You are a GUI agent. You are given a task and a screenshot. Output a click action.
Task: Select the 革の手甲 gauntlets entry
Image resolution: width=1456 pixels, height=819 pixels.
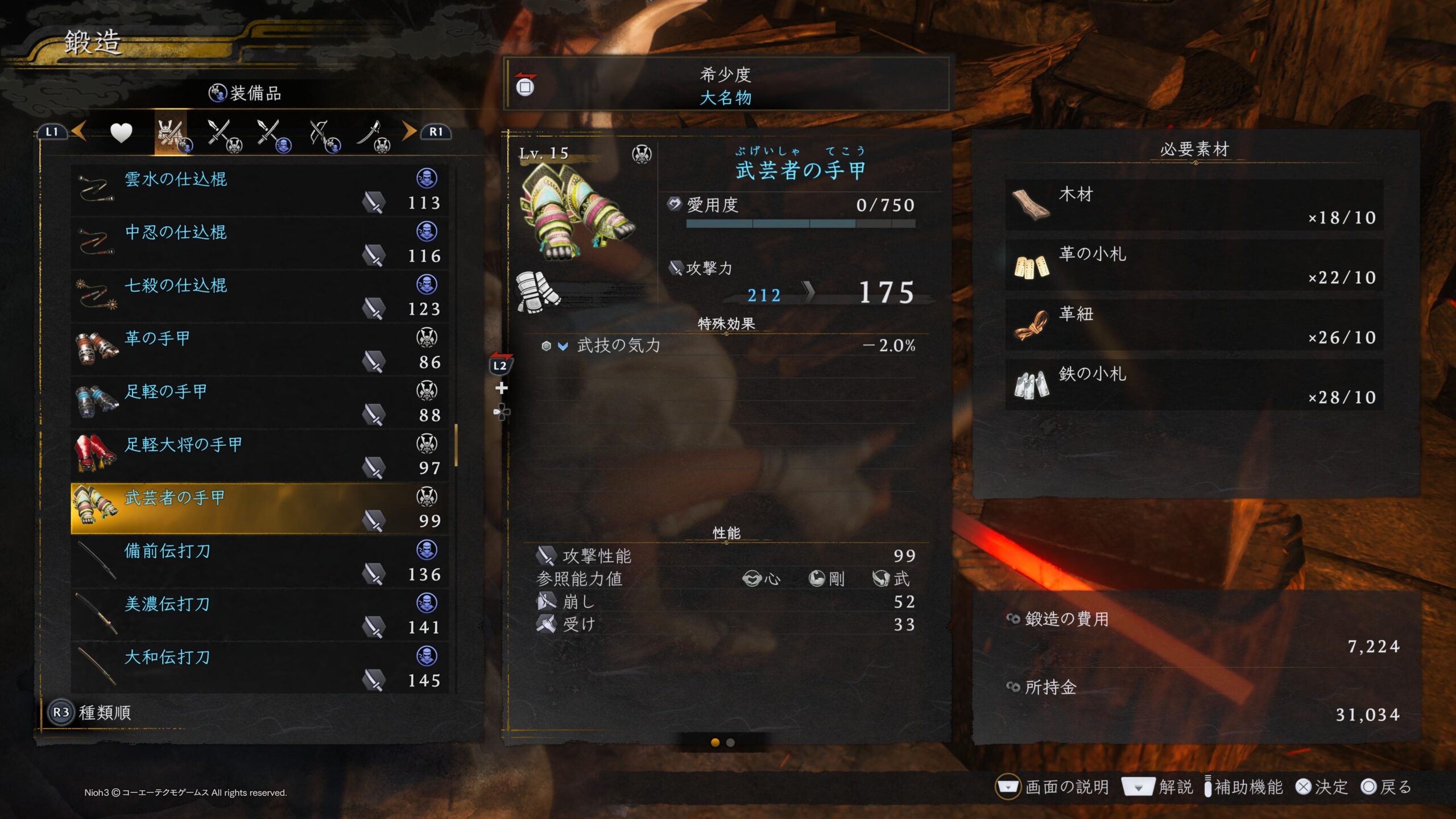(x=259, y=349)
